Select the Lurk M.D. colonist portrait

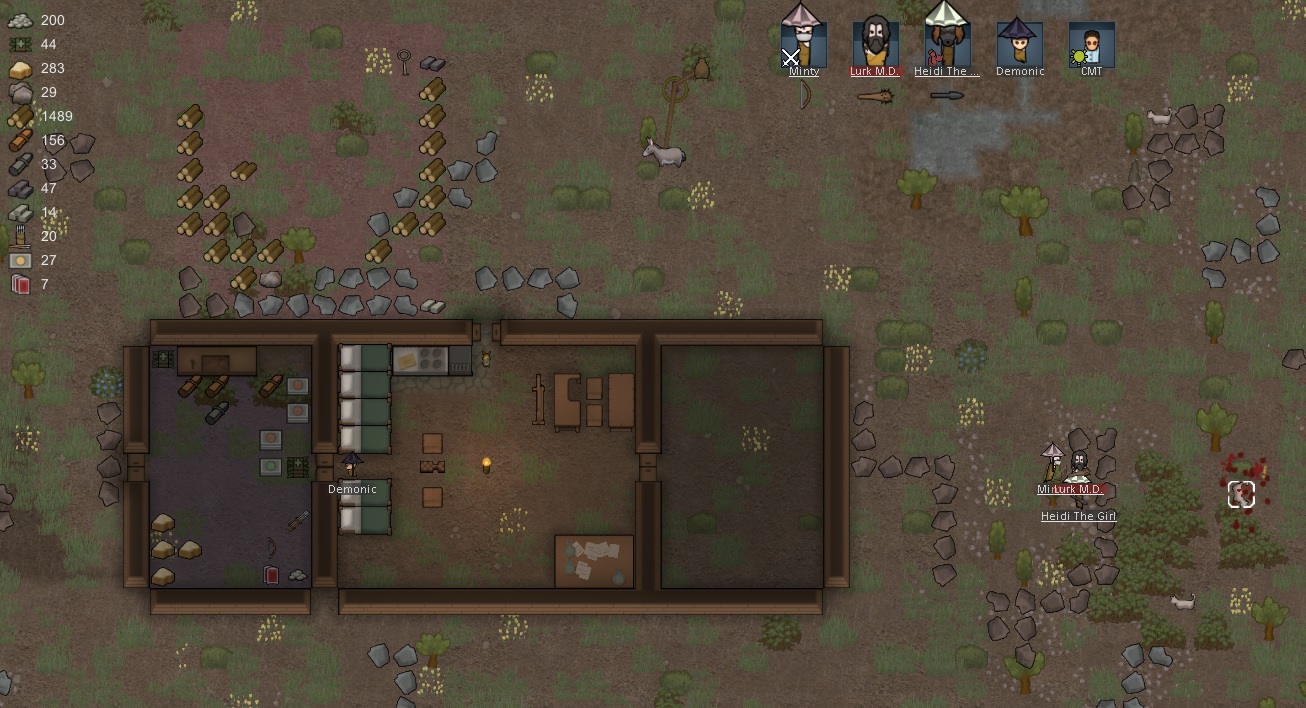pyautogui.click(x=876, y=43)
